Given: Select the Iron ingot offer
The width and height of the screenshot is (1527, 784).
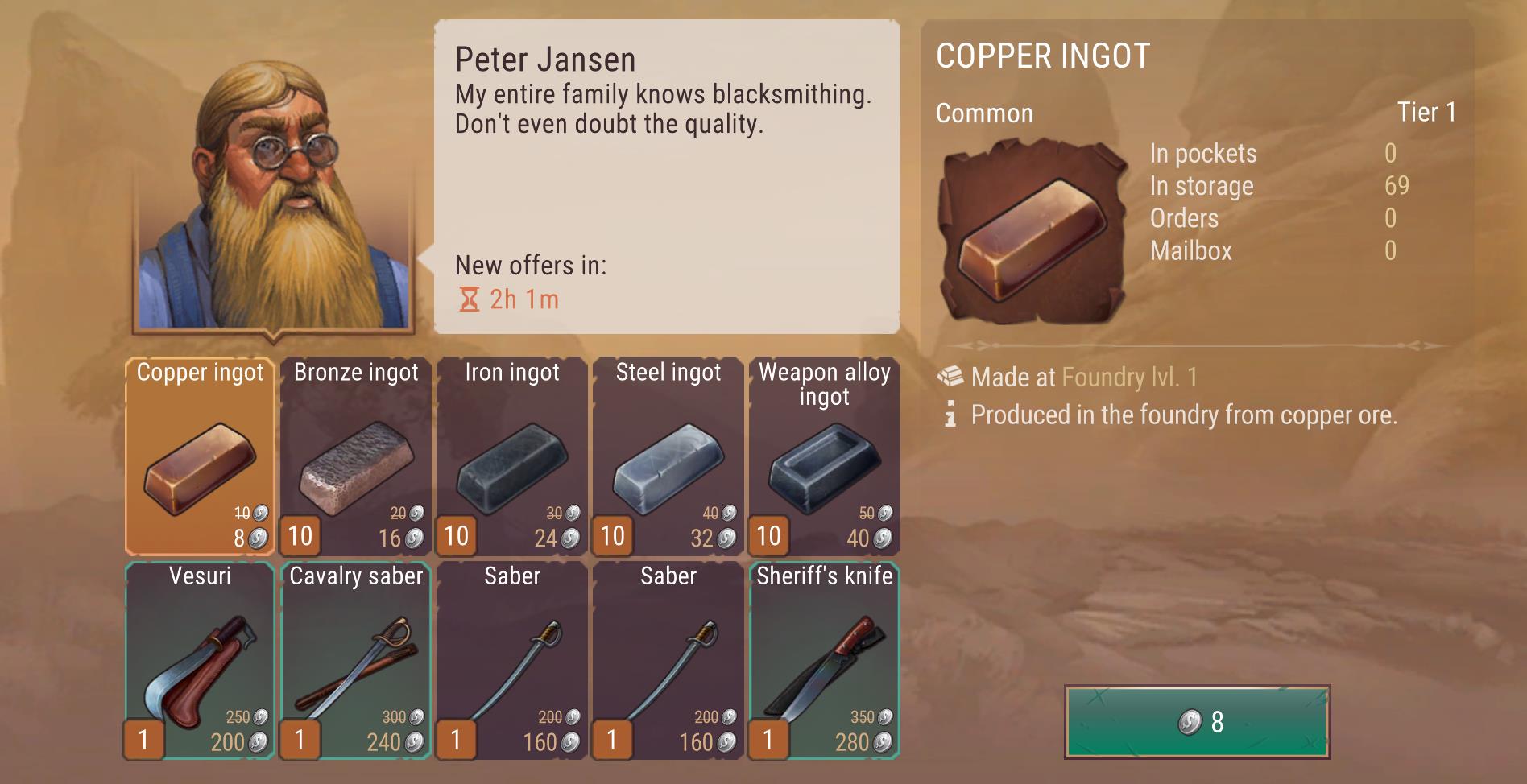Looking at the screenshot, I should (511, 455).
